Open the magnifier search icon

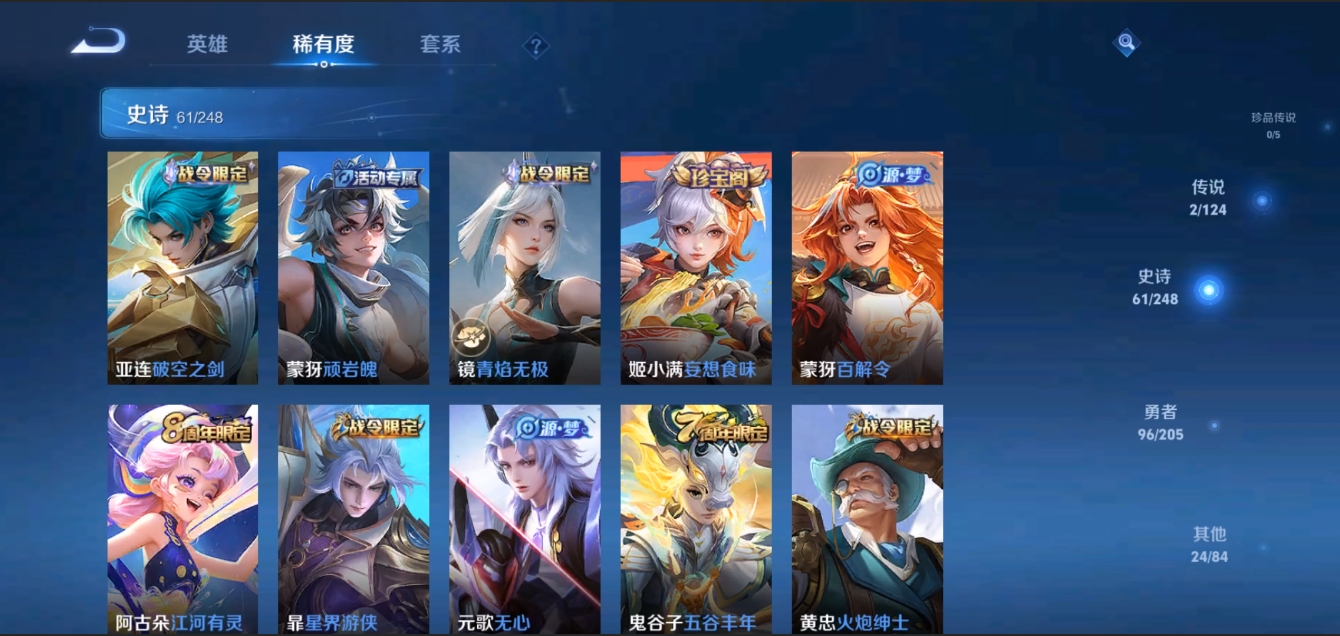coord(1126,42)
